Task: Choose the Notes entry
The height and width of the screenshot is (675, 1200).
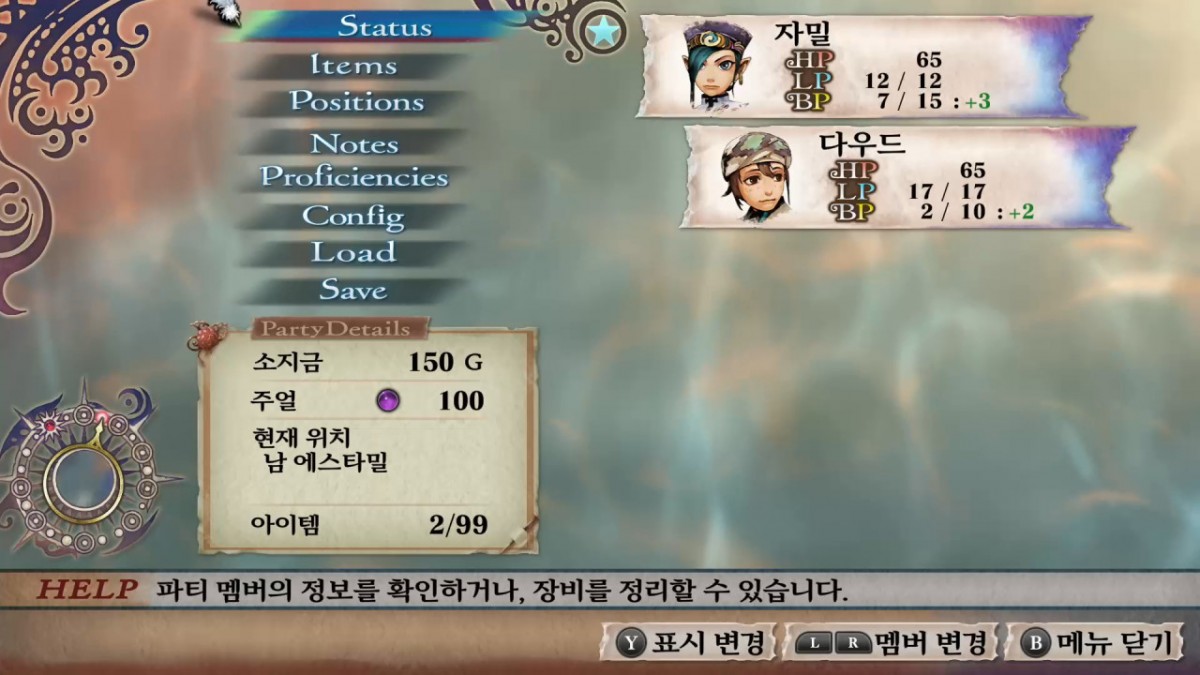Action: (x=354, y=144)
